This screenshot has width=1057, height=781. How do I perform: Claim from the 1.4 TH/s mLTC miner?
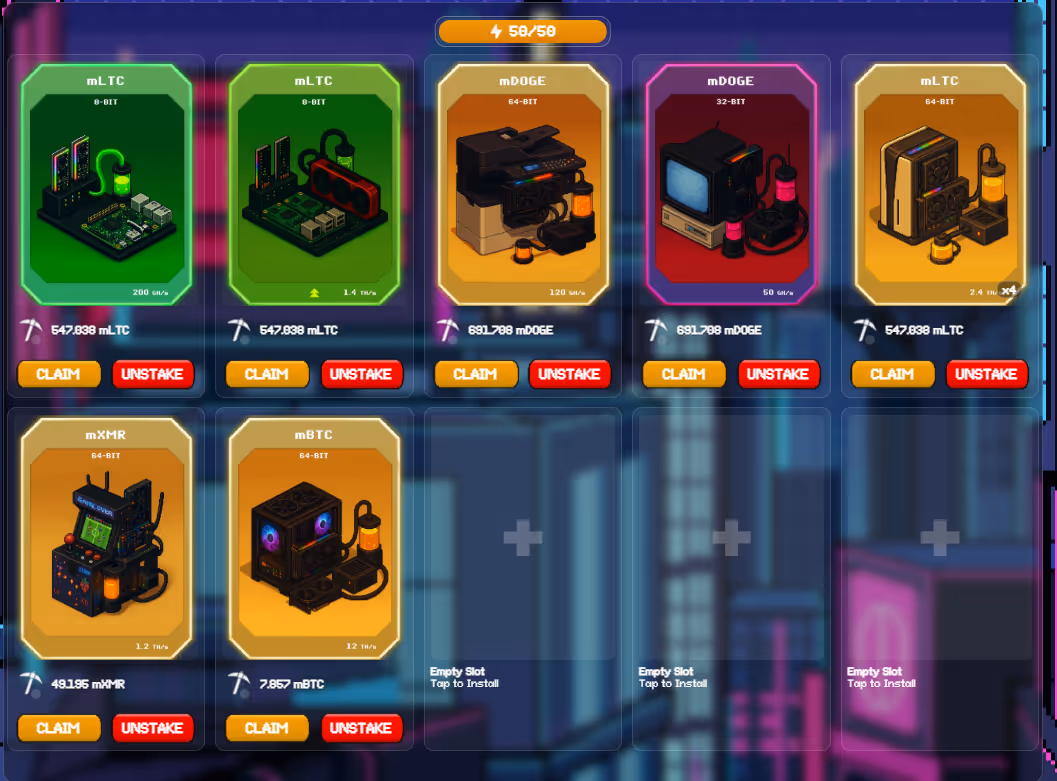267,374
